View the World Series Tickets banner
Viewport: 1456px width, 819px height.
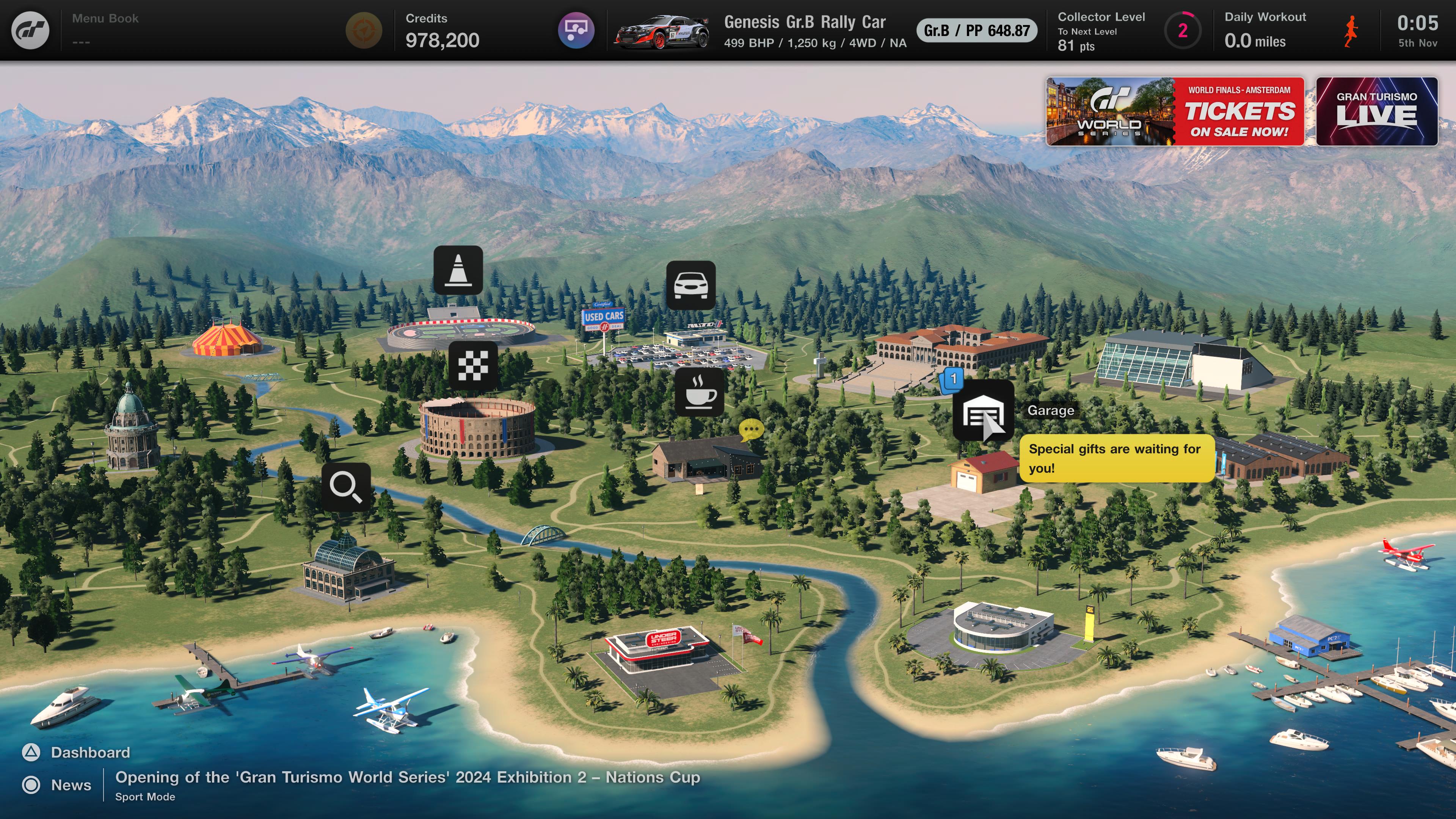pos(1175,111)
